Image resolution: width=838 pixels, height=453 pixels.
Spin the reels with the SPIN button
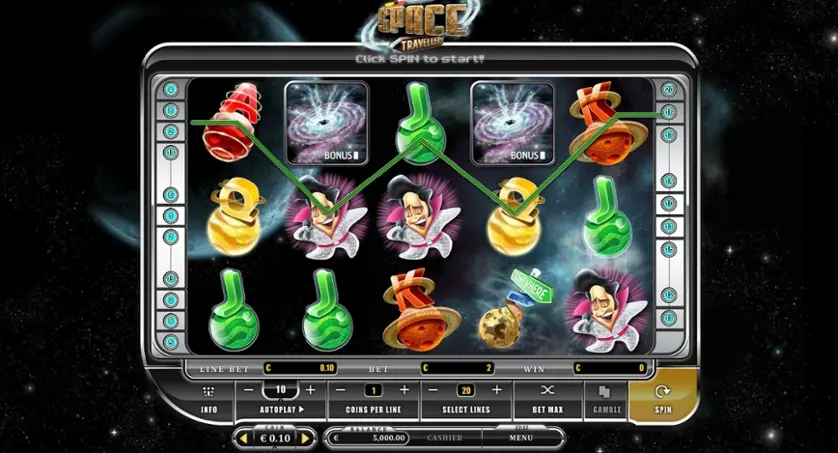click(x=662, y=398)
